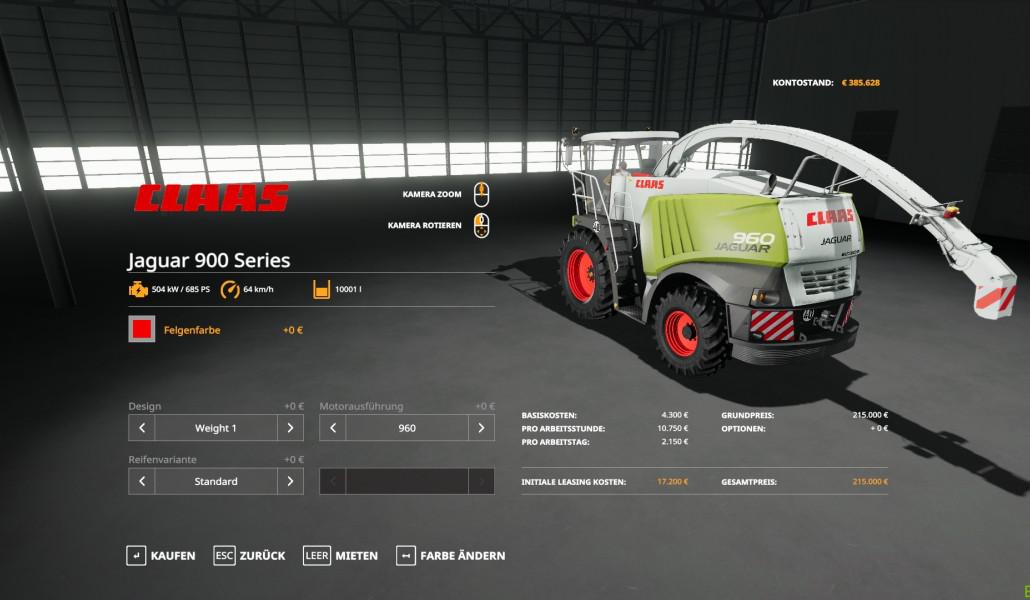Switch to next Design after Weight 1

(290, 428)
